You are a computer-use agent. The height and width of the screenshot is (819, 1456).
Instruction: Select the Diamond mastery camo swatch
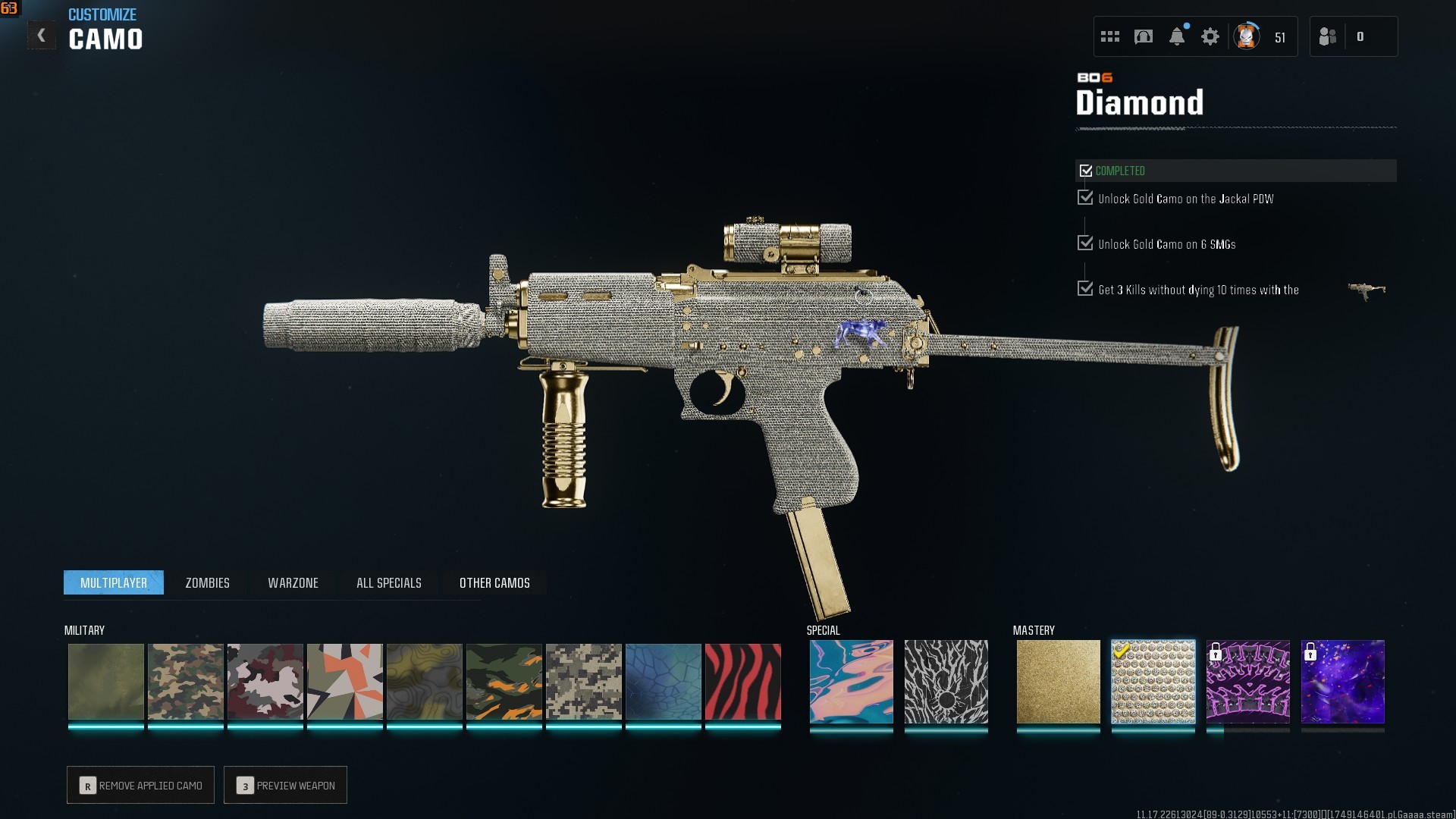[1153, 681]
